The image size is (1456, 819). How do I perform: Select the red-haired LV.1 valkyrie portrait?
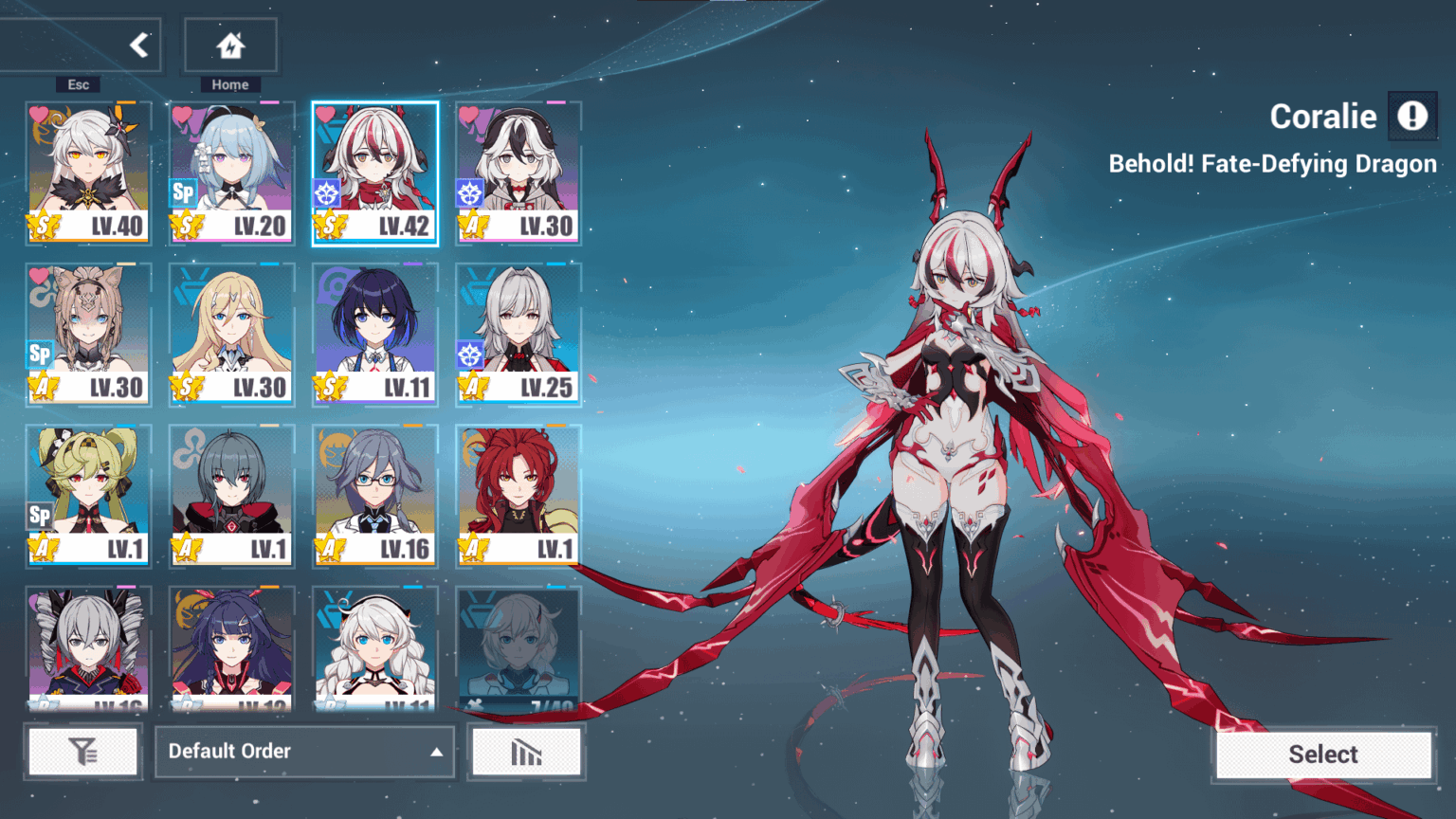point(519,483)
